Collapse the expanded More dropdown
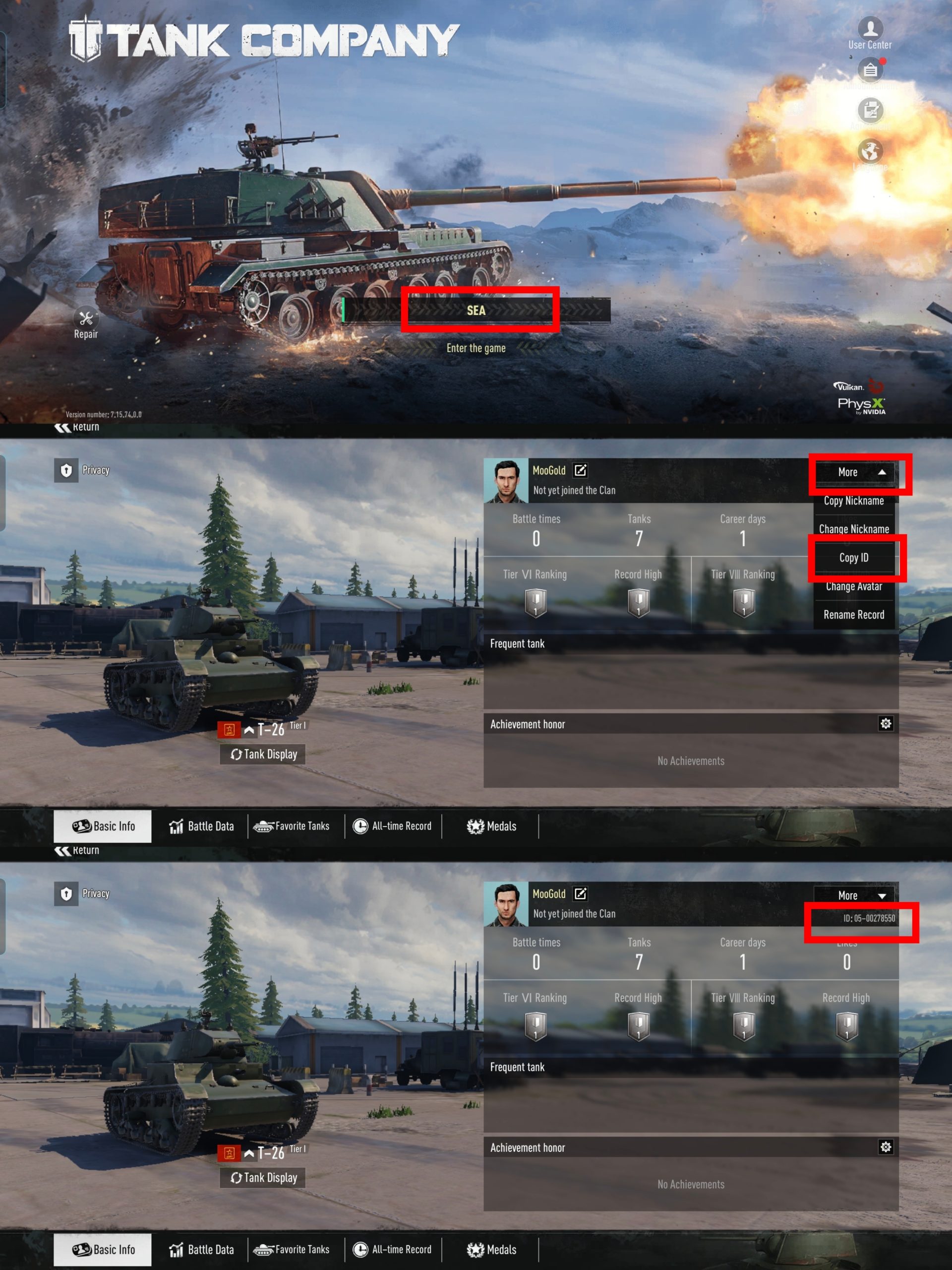 point(854,472)
